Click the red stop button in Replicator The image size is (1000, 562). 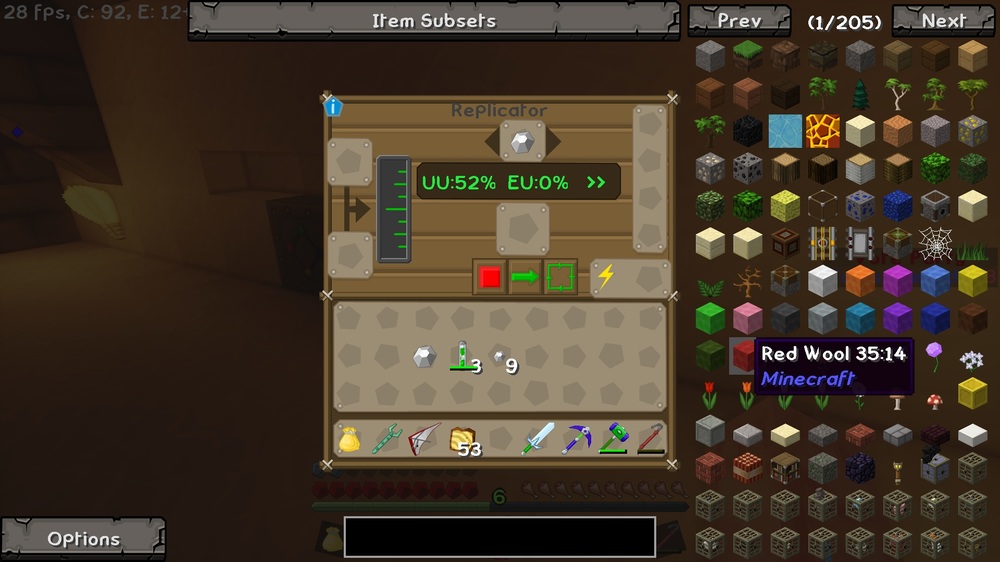click(489, 277)
